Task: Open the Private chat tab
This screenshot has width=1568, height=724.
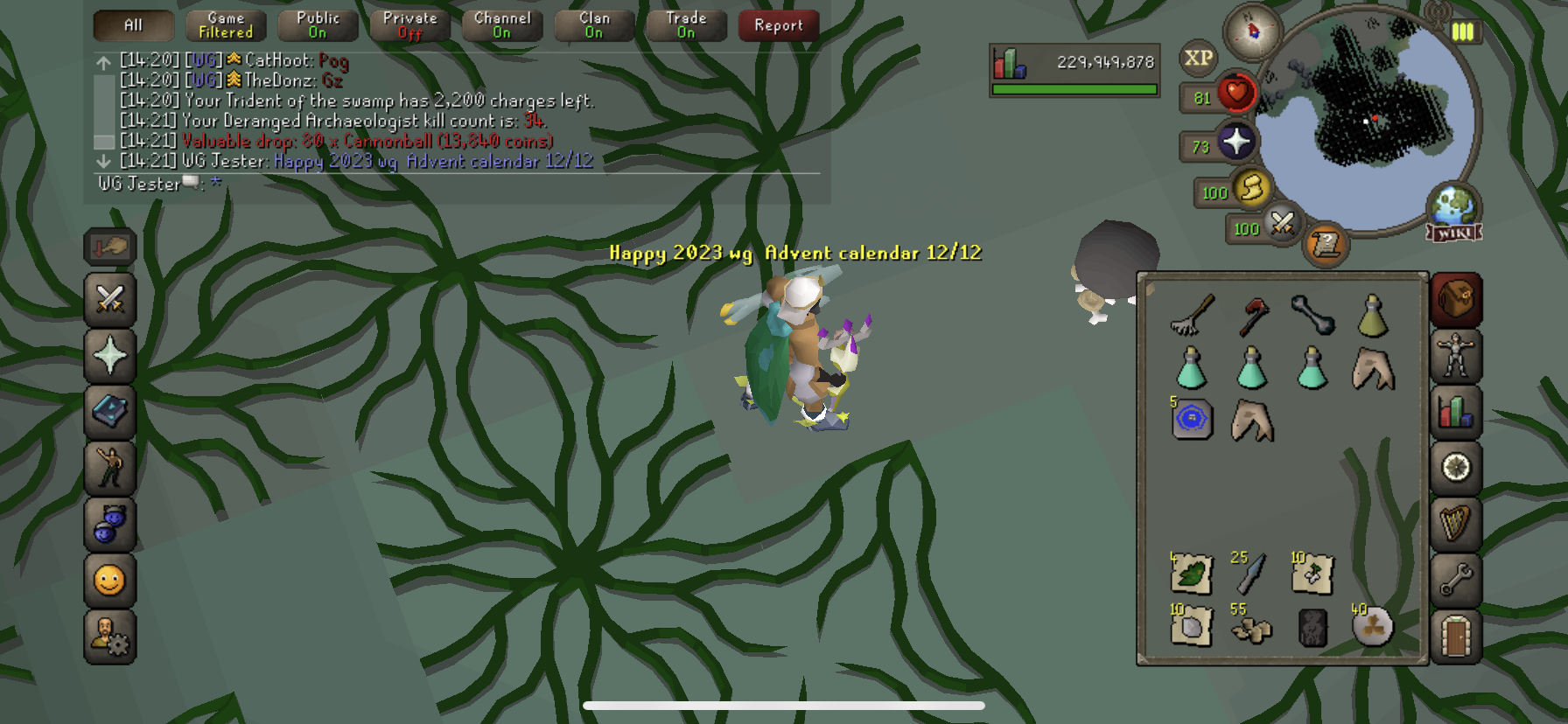Action: pos(409,25)
